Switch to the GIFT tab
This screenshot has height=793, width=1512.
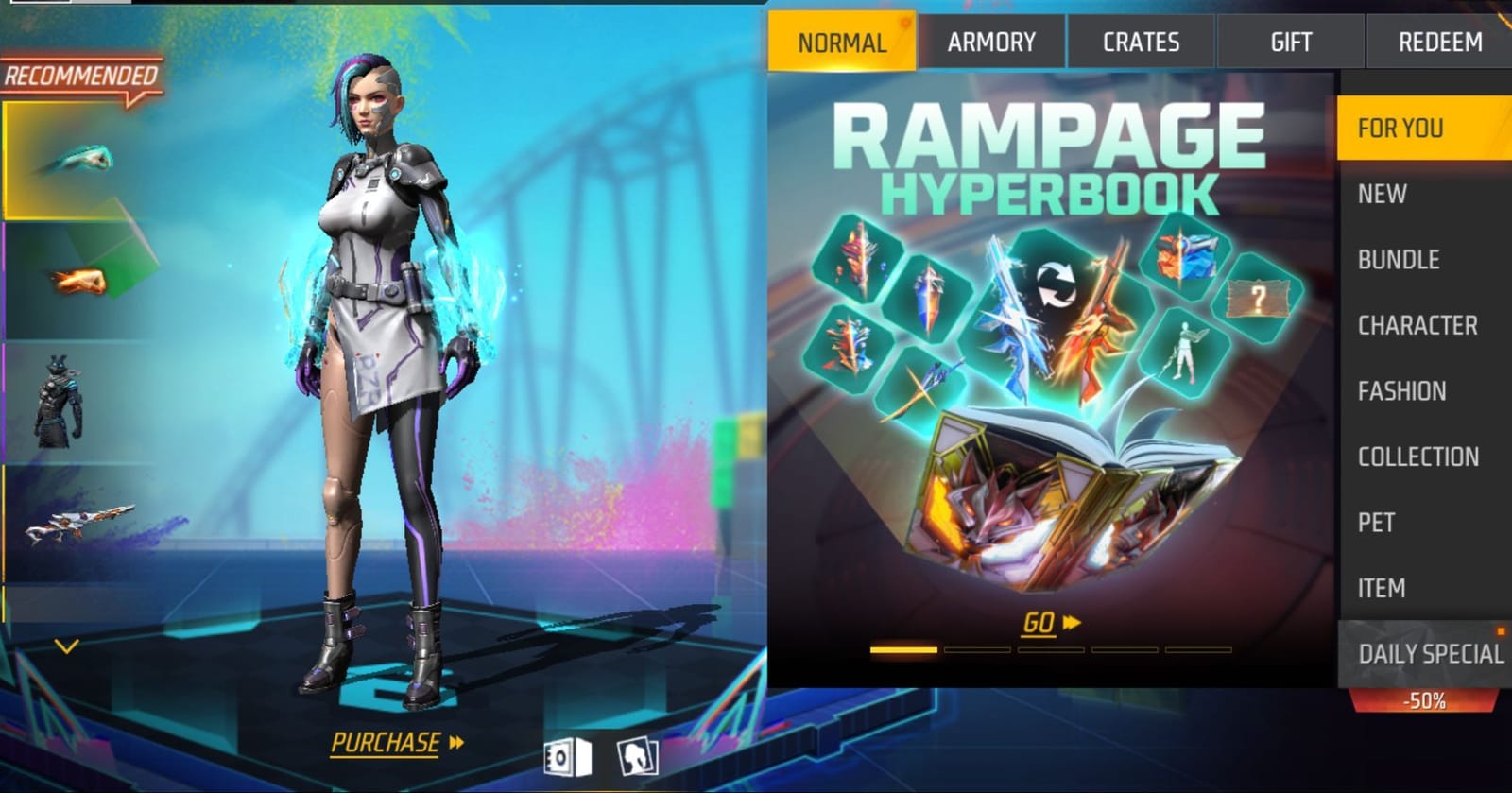tap(1289, 41)
